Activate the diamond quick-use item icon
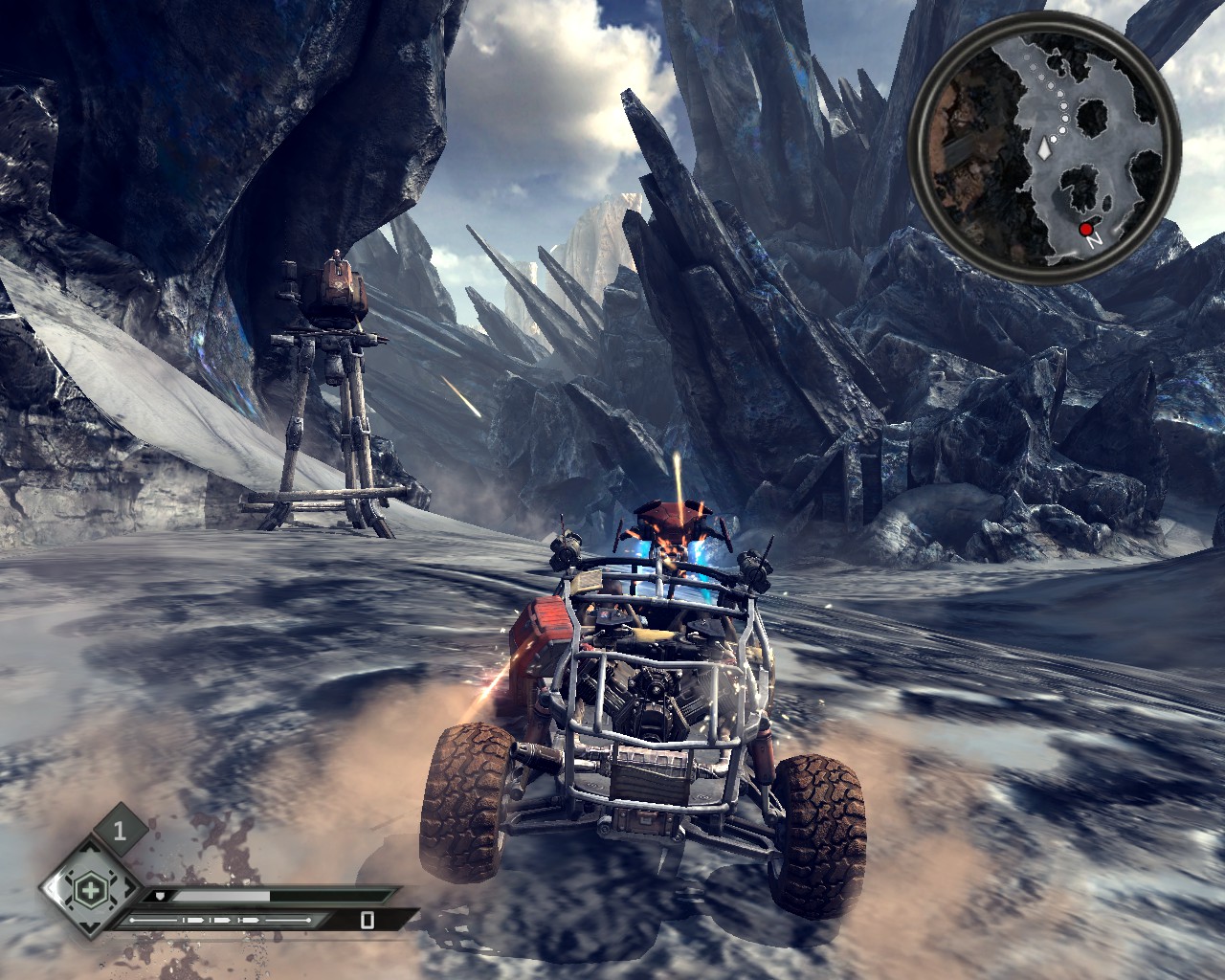Screen dimensions: 1225x980 tap(90, 890)
